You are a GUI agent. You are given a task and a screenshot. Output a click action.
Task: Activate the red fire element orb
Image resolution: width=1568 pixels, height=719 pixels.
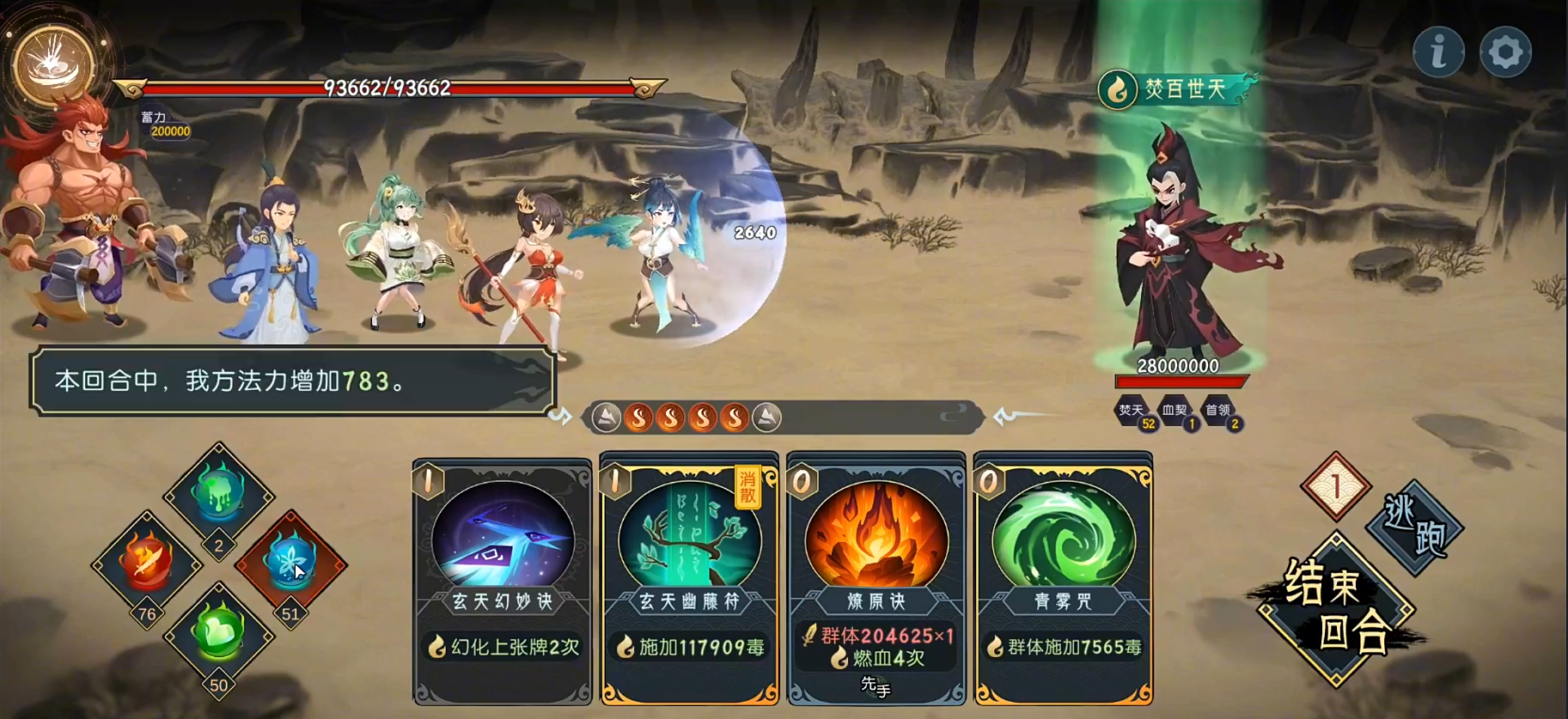(x=147, y=563)
